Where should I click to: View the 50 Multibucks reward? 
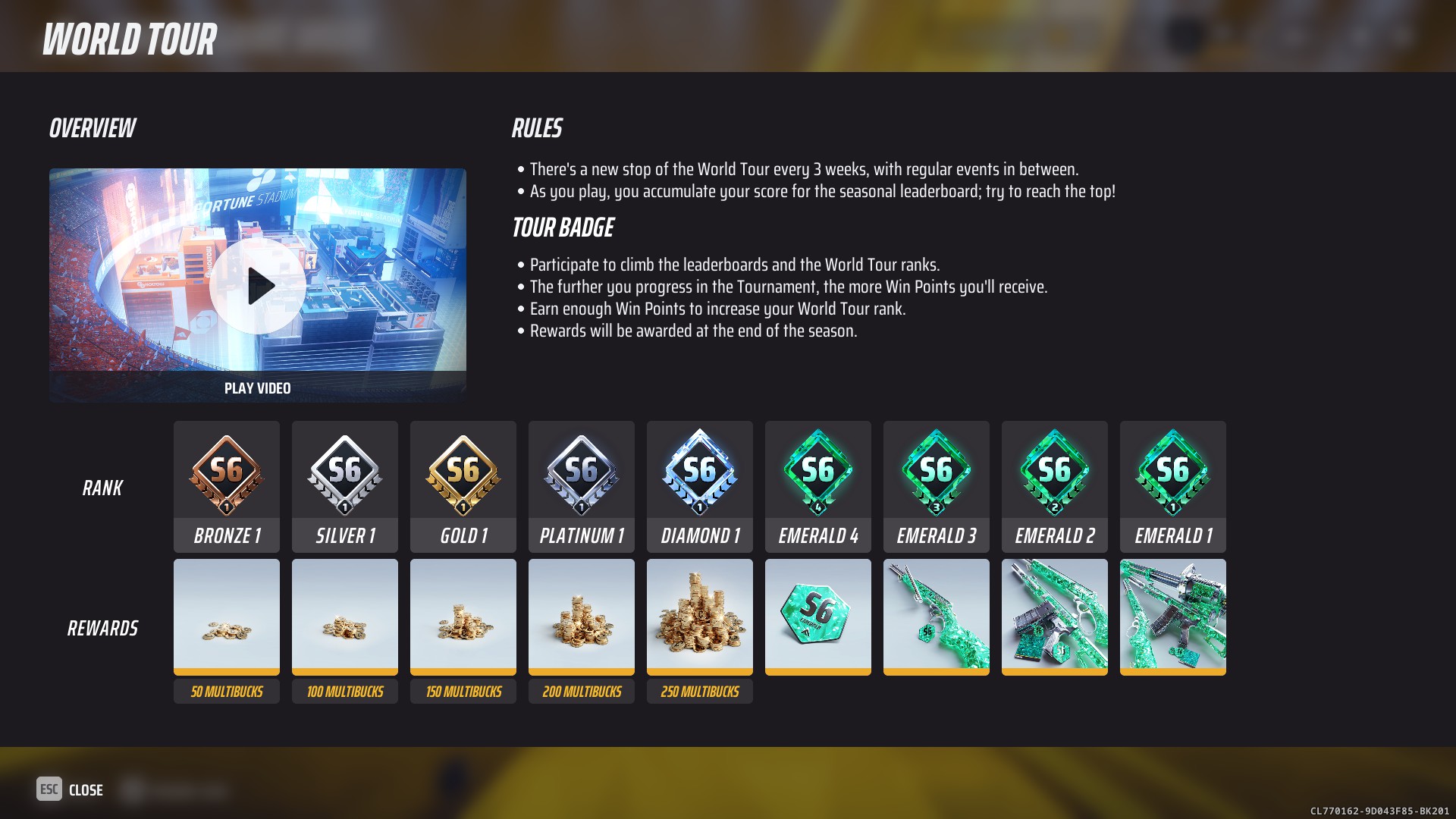[x=226, y=616]
